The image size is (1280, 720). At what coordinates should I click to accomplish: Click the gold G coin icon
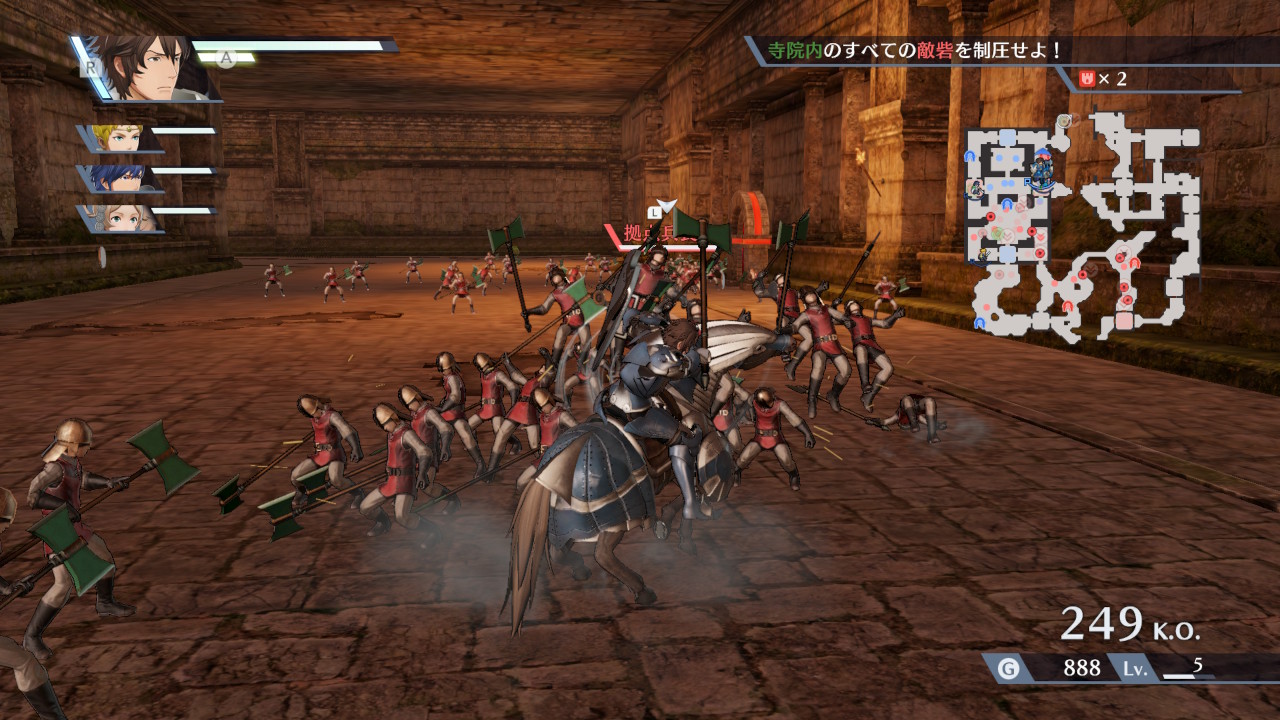tap(1008, 668)
